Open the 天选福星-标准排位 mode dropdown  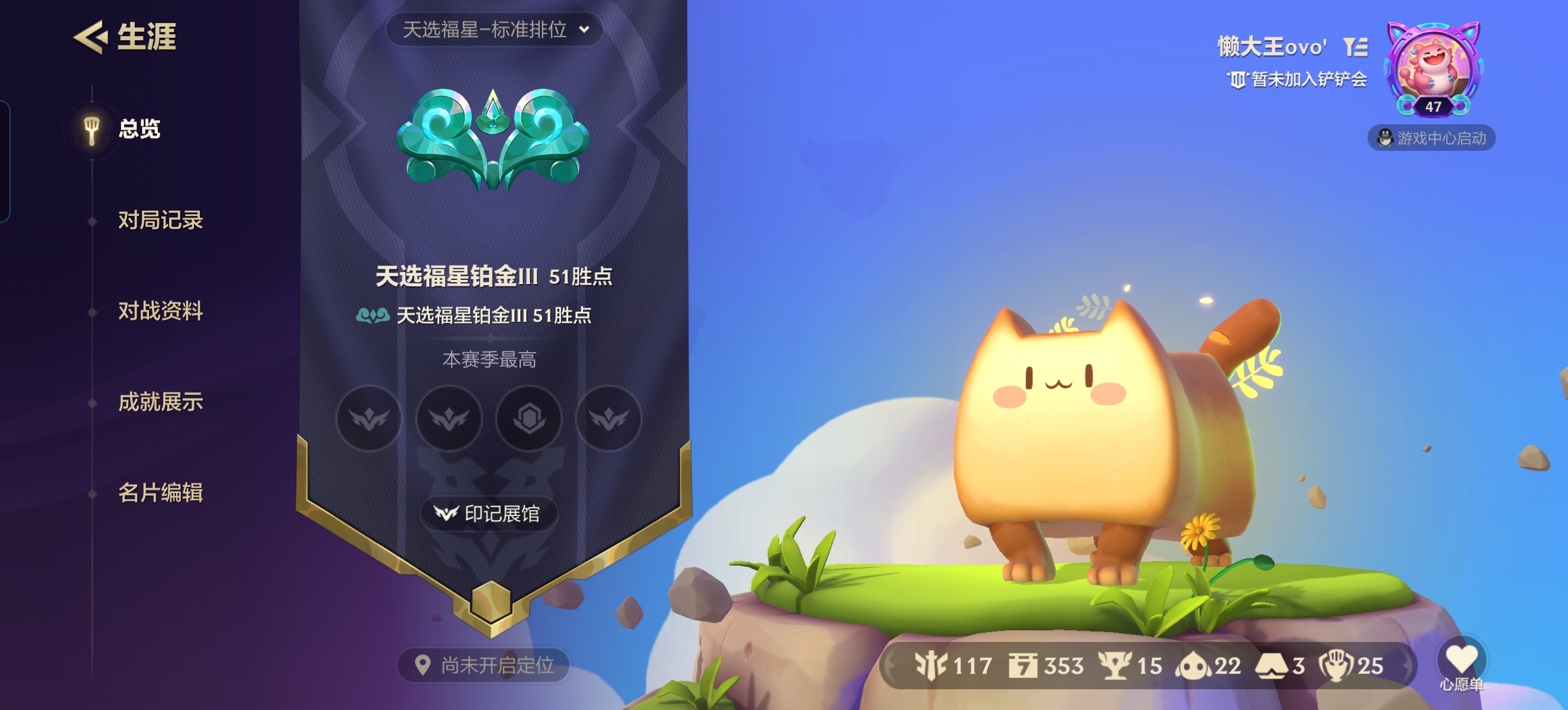(x=491, y=29)
